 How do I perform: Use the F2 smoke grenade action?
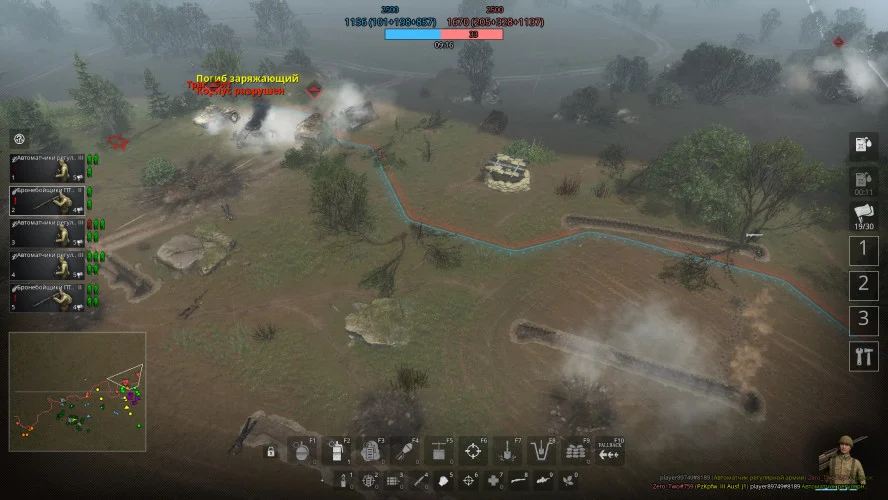[337, 451]
